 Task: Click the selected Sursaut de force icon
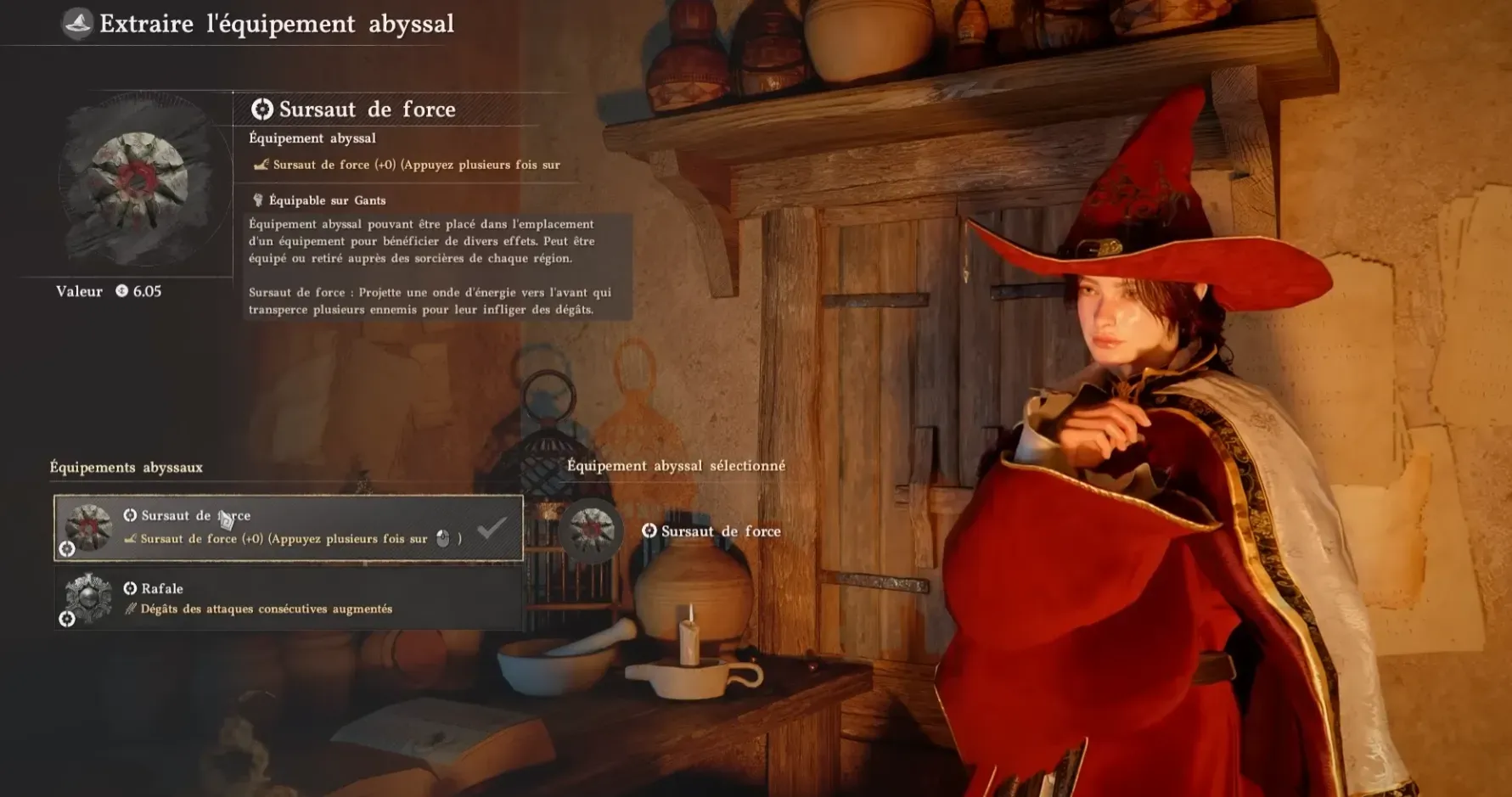[x=592, y=530]
